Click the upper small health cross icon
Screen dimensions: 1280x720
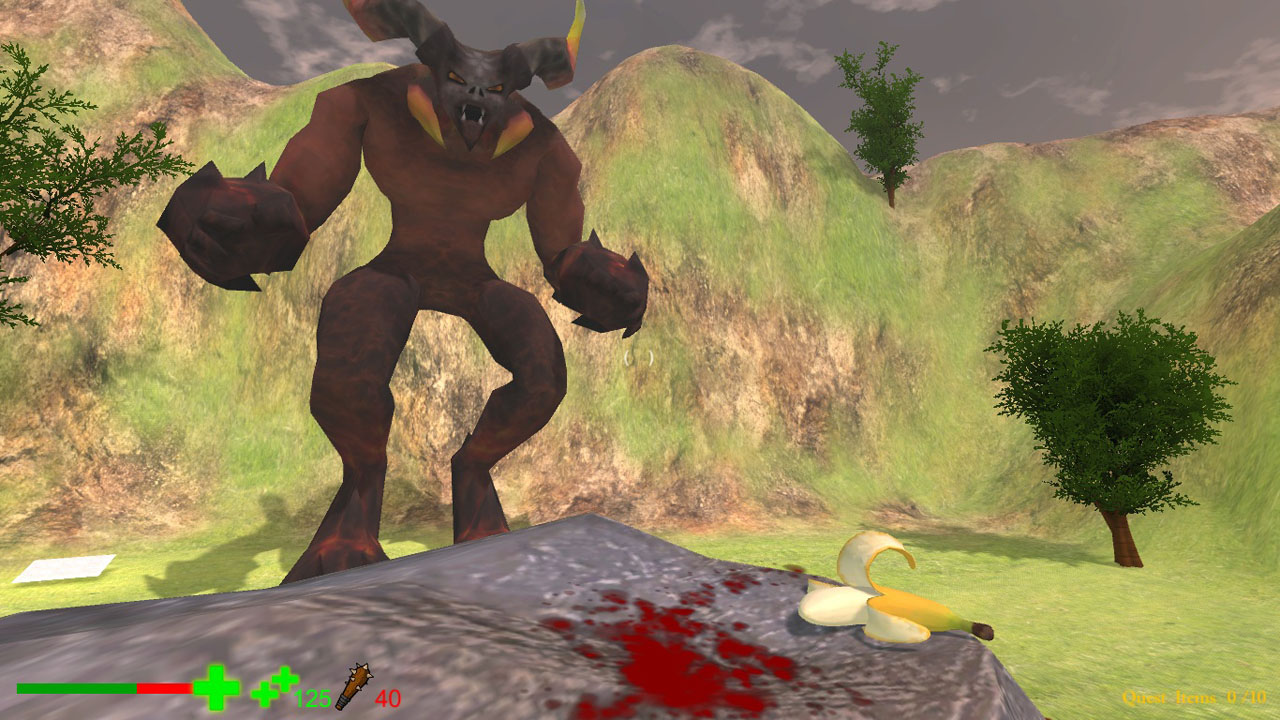[x=285, y=681]
